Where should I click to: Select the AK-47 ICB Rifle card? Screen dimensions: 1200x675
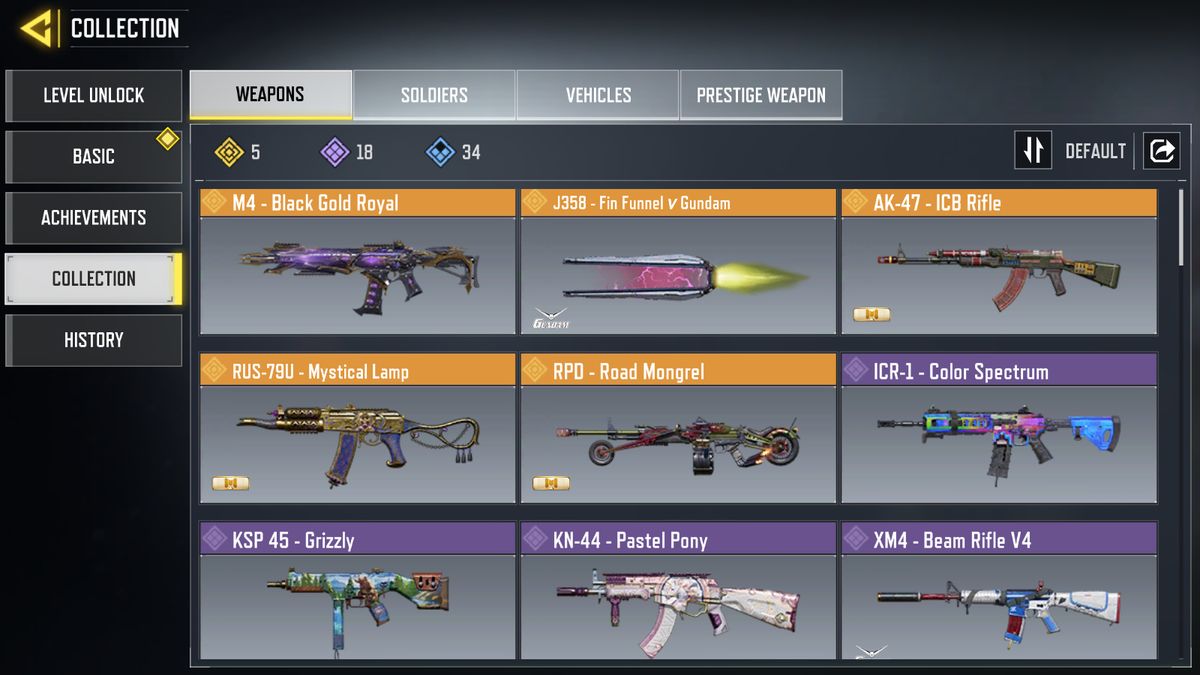998,263
